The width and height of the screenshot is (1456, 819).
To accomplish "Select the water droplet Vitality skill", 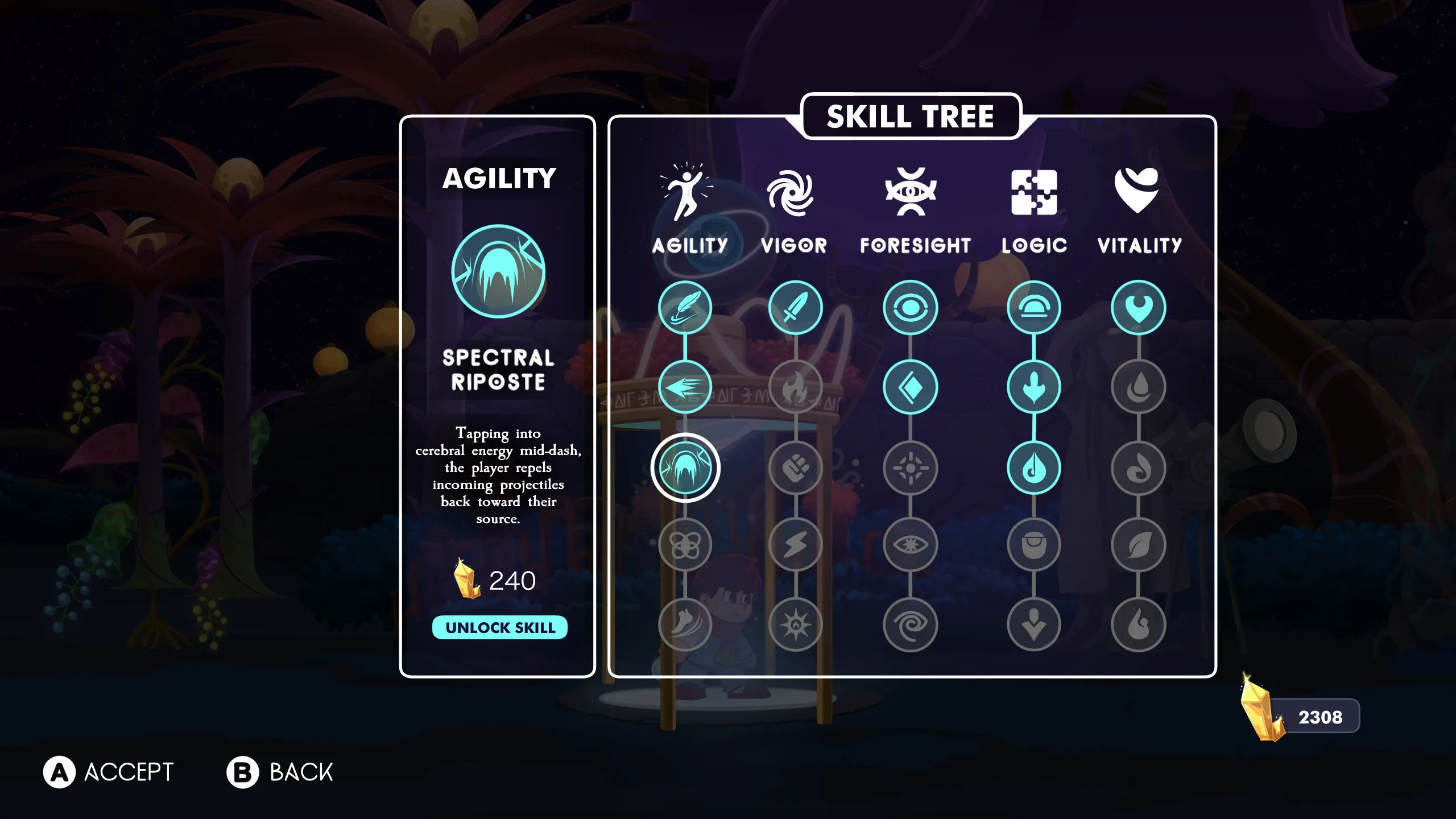I will pos(1138,387).
